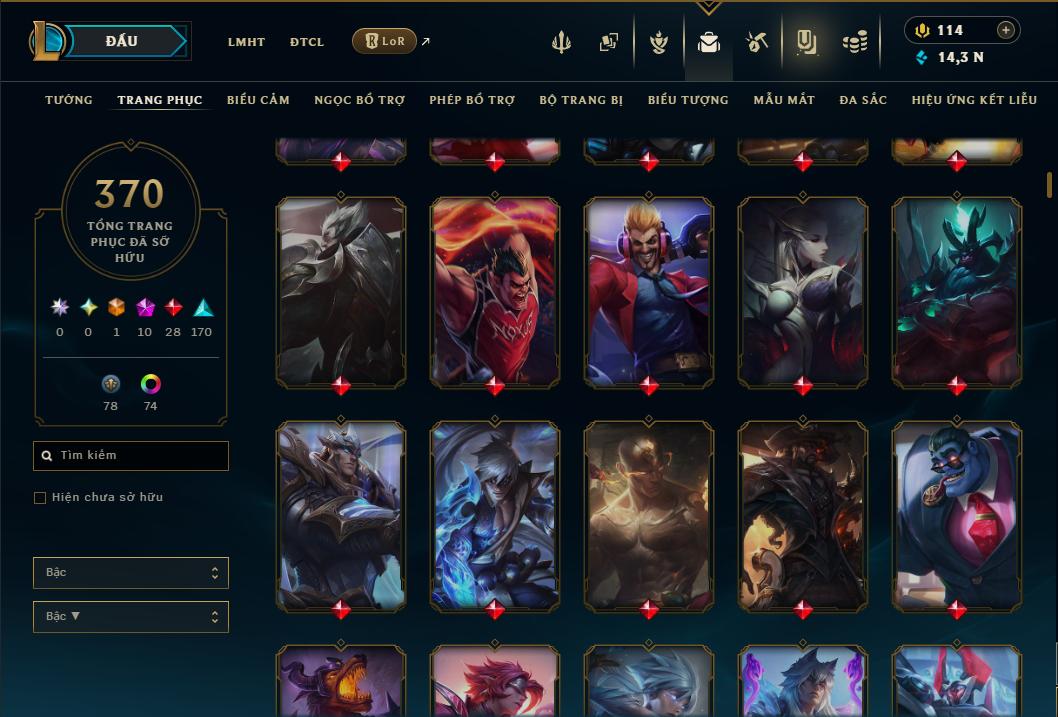Toggle the Hiện chưa sở hữu checkbox

(40, 498)
